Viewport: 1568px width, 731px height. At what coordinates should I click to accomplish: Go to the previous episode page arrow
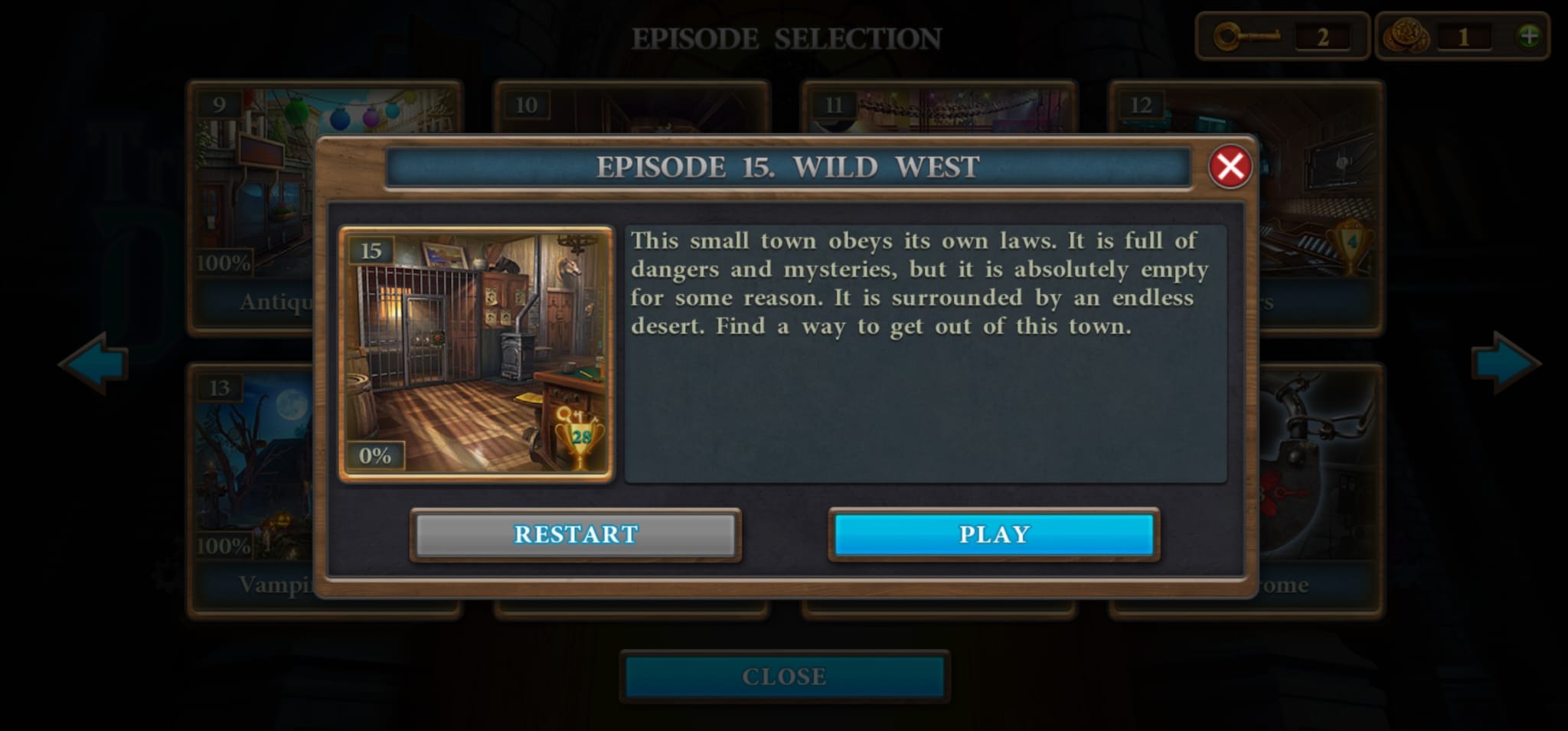(94, 364)
